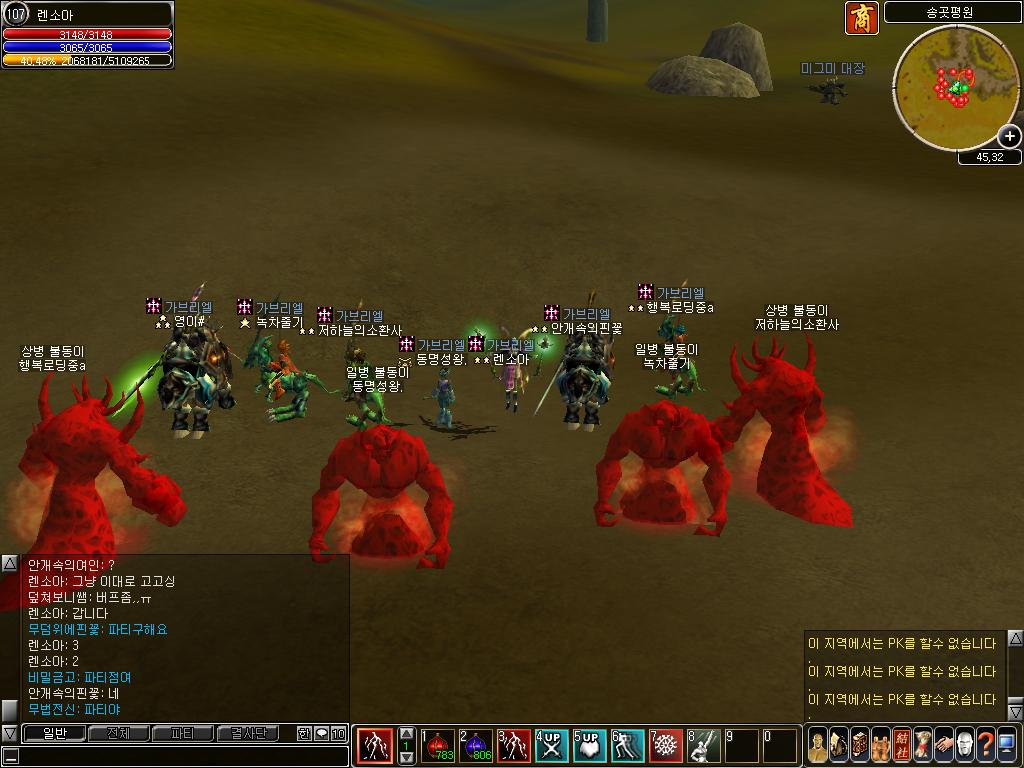Activate the armor UP buff in slot 5
Screen dimensions: 1024x768
pos(589,746)
